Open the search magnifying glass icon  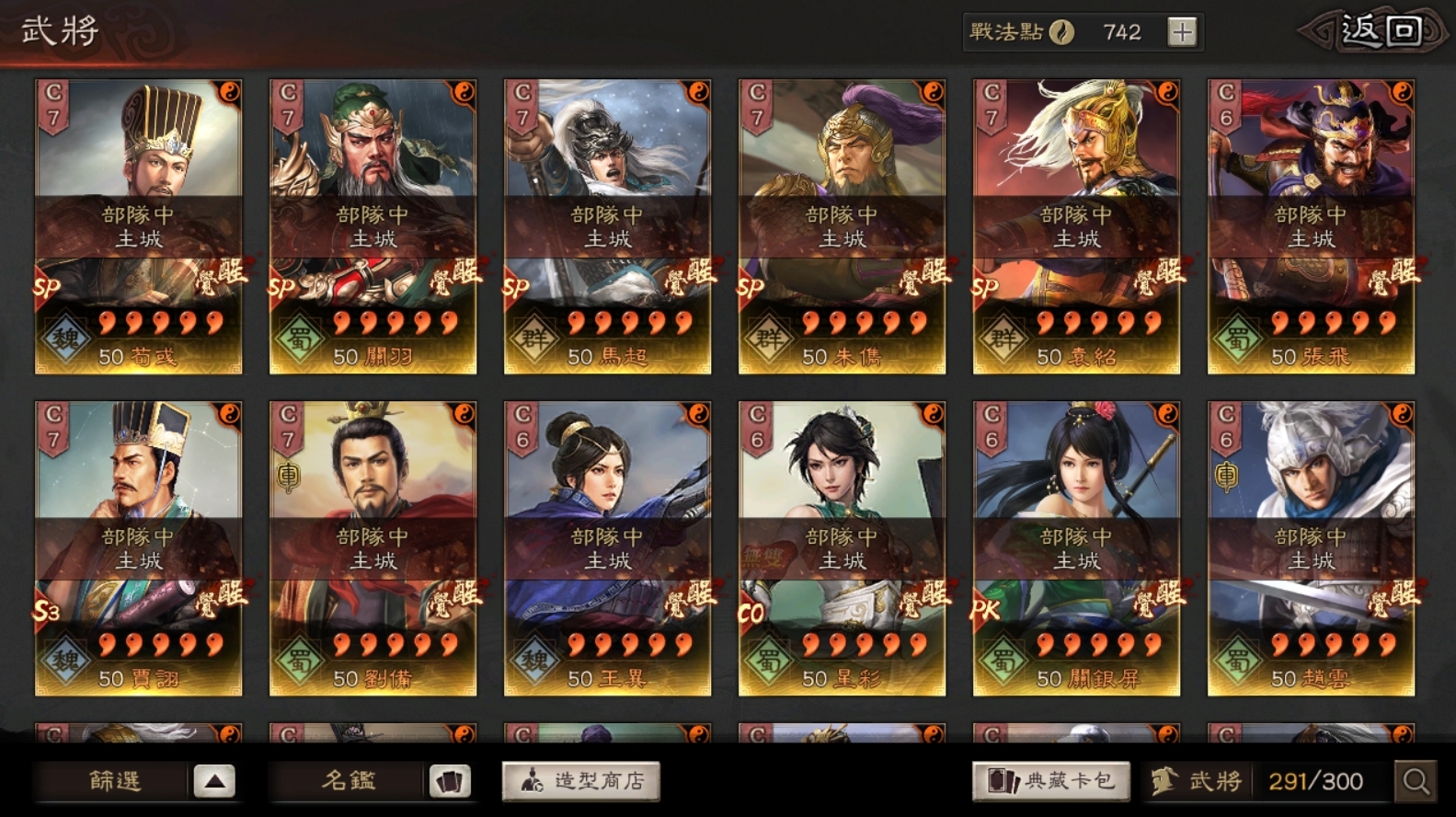coord(1417,779)
